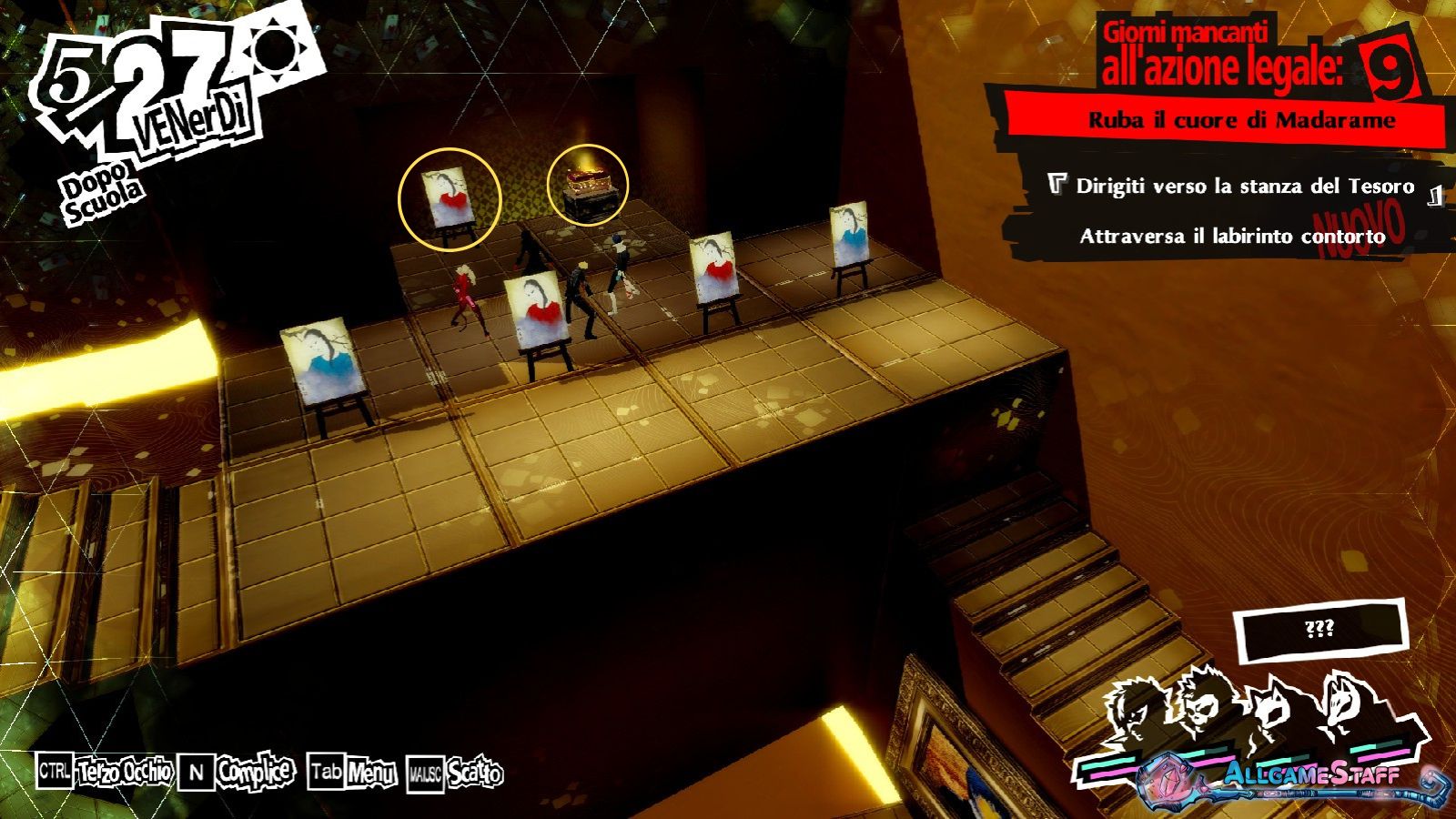Select 'Dirigiti verso la stanza del Tesoro' objective
Viewport: 1456px width, 819px height.
point(1245,187)
